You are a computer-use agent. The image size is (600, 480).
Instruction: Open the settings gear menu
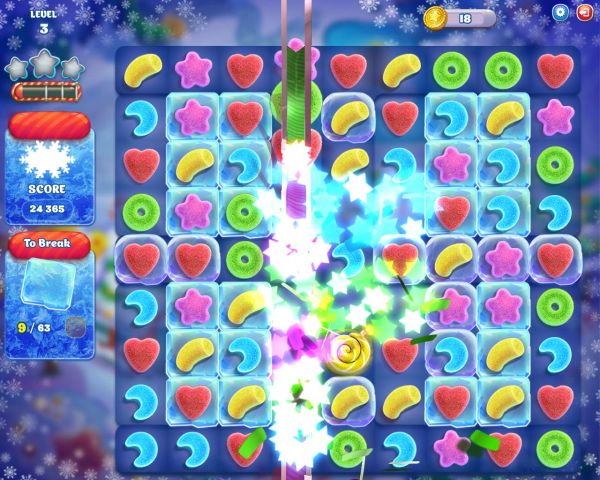[560, 12]
